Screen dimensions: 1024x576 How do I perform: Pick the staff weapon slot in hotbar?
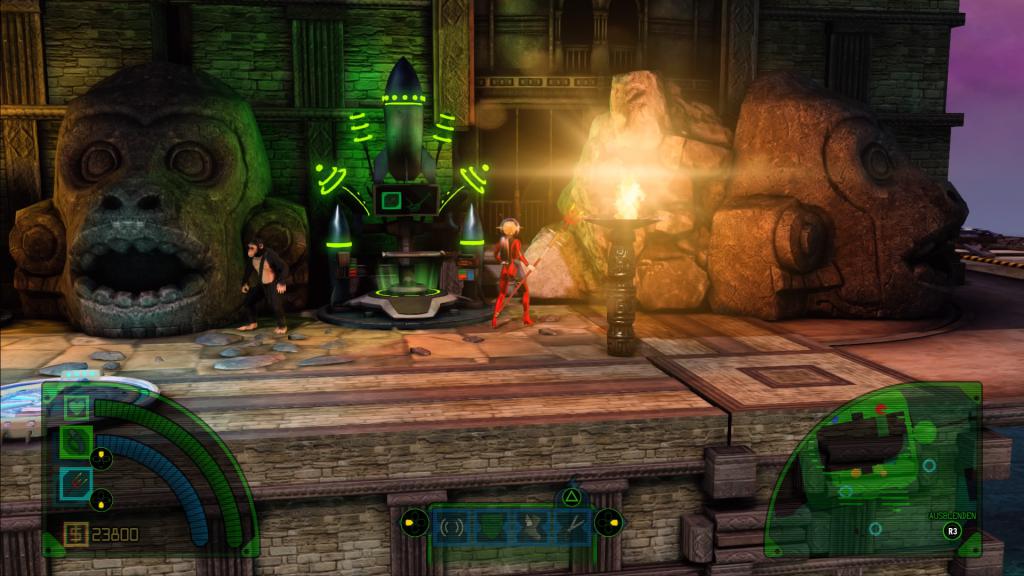[569, 525]
